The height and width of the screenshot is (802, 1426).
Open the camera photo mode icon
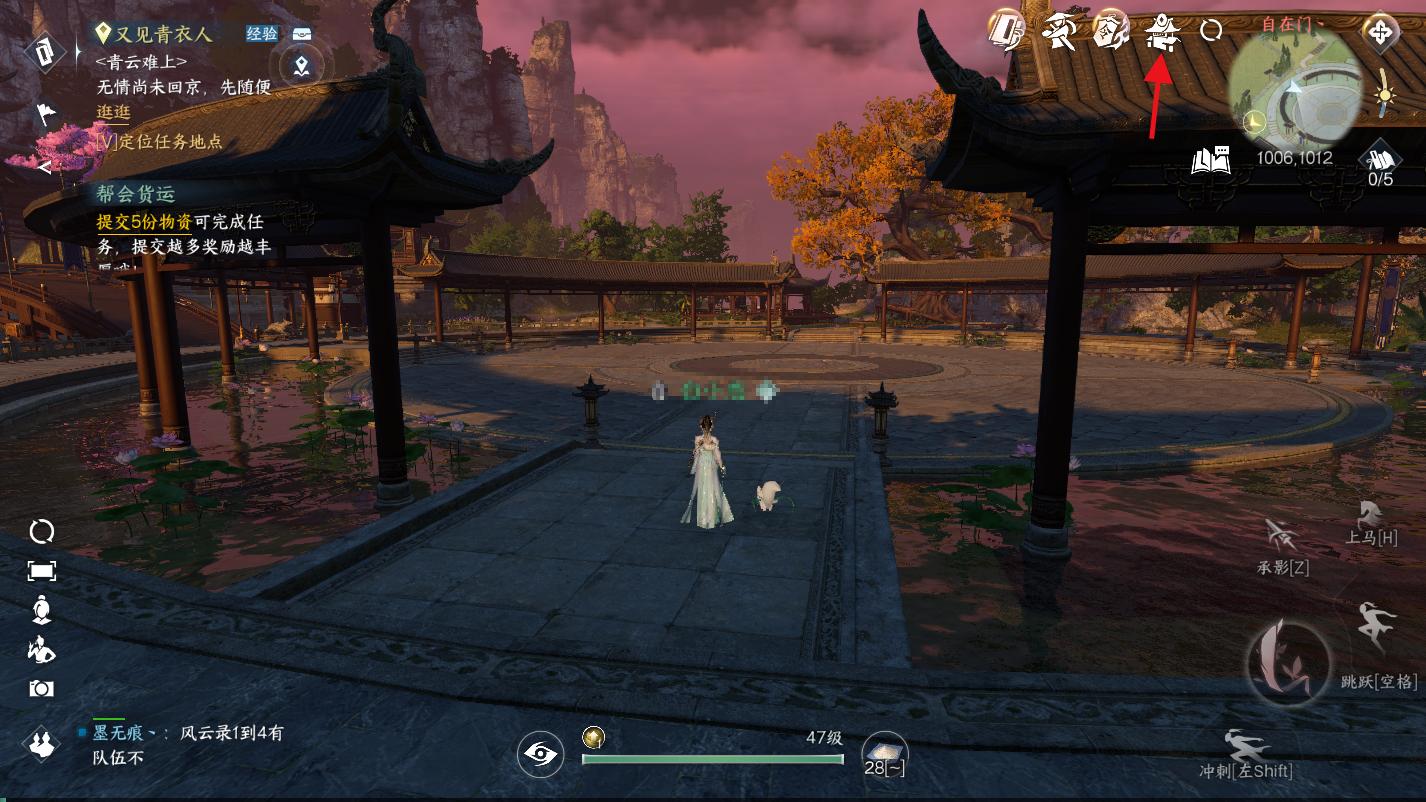tap(41, 689)
